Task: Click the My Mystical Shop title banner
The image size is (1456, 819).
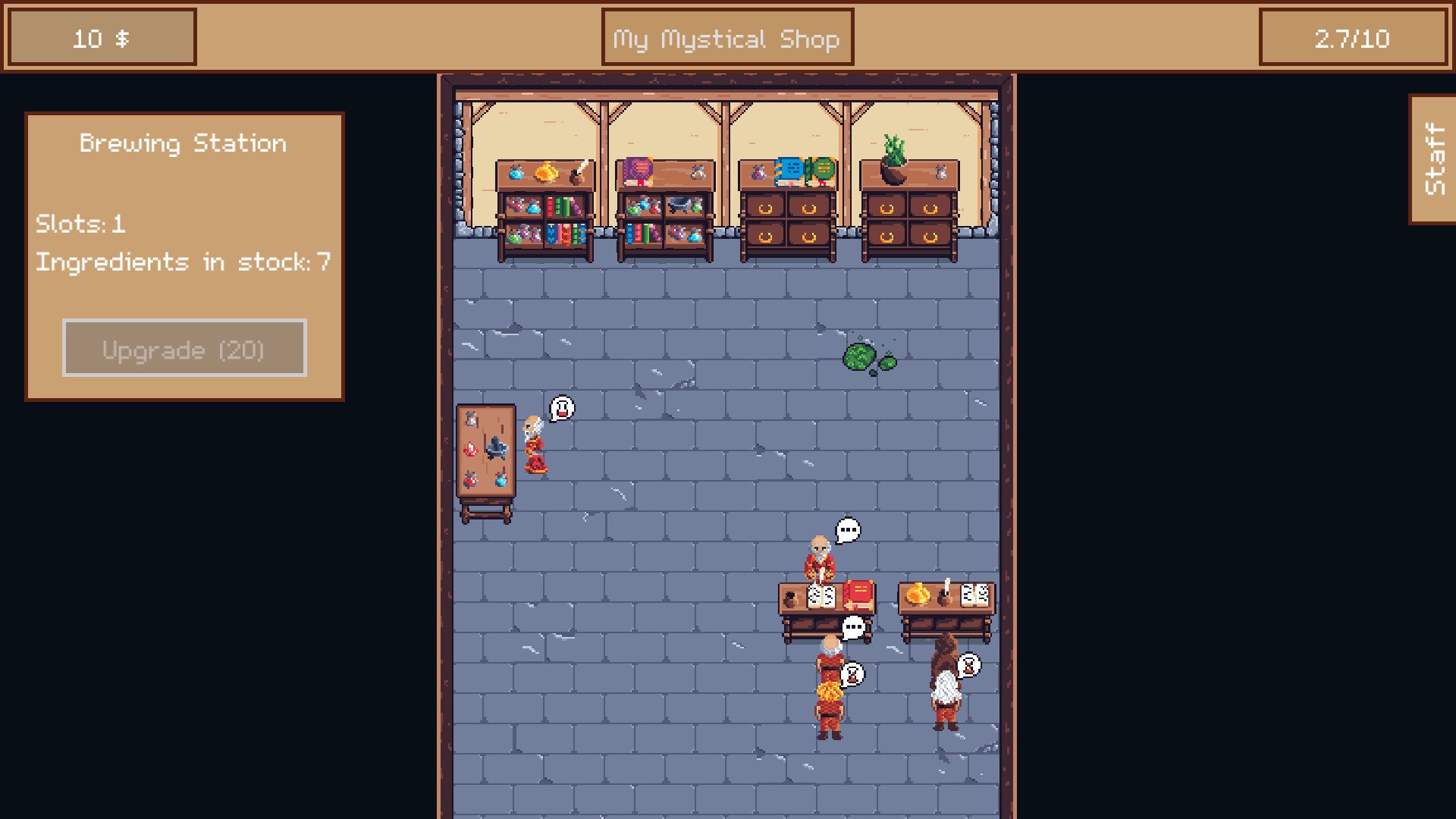Action: tap(726, 36)
